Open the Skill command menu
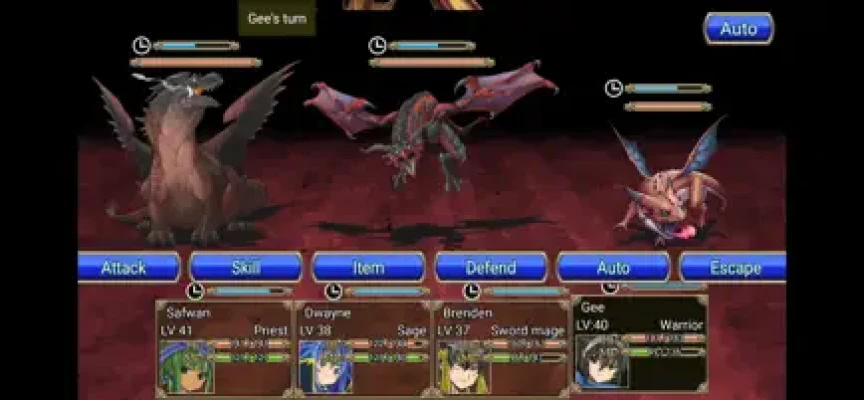 246,267
